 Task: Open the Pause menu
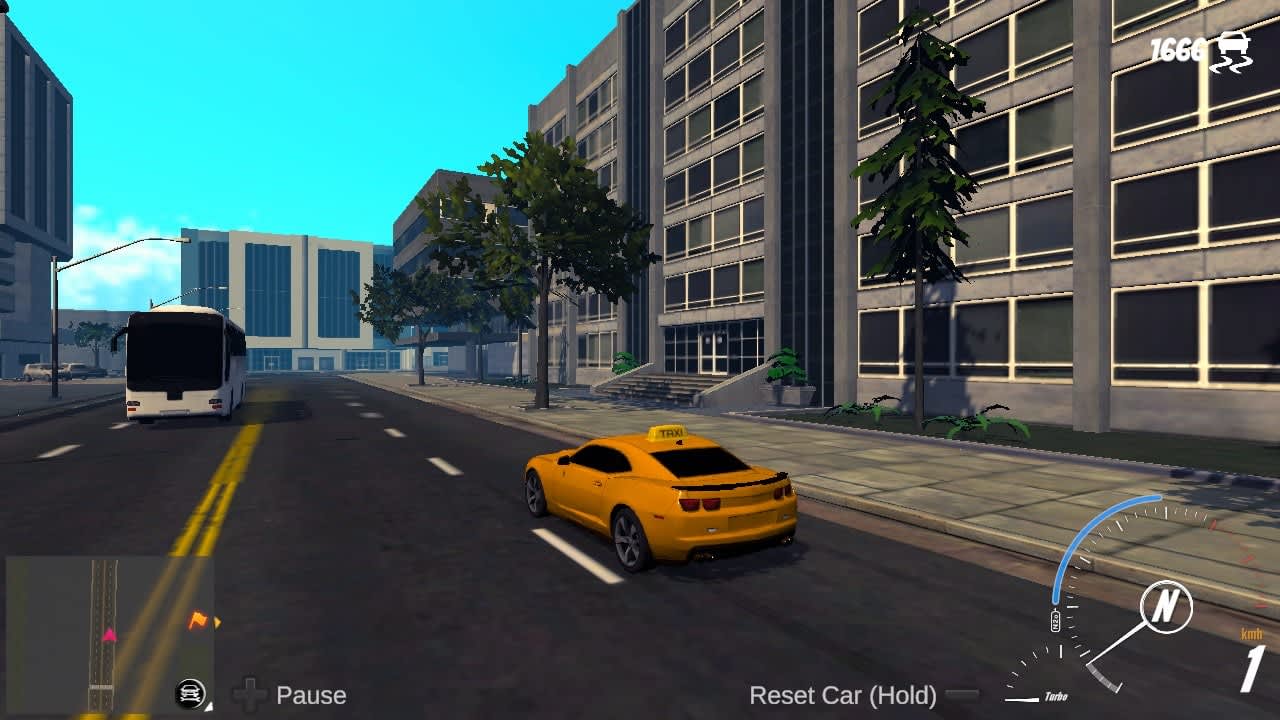click(x=313, y=694)
